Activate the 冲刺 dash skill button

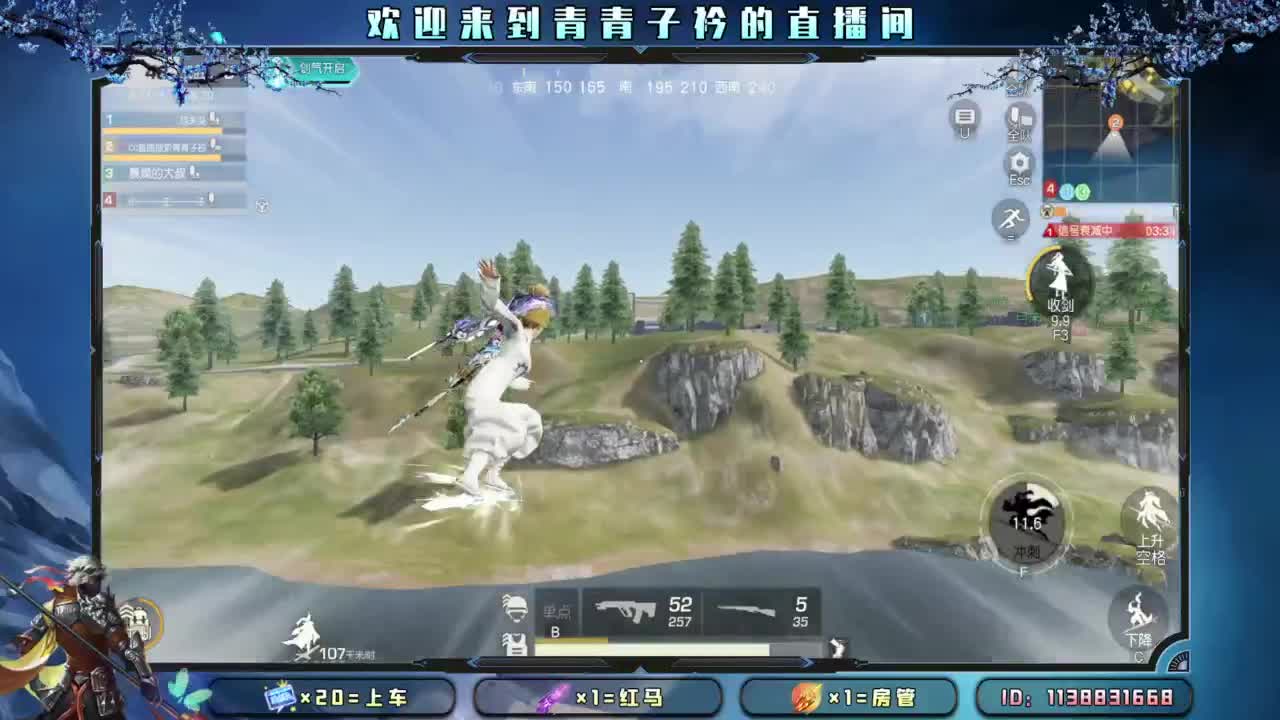pos(1025,522)
